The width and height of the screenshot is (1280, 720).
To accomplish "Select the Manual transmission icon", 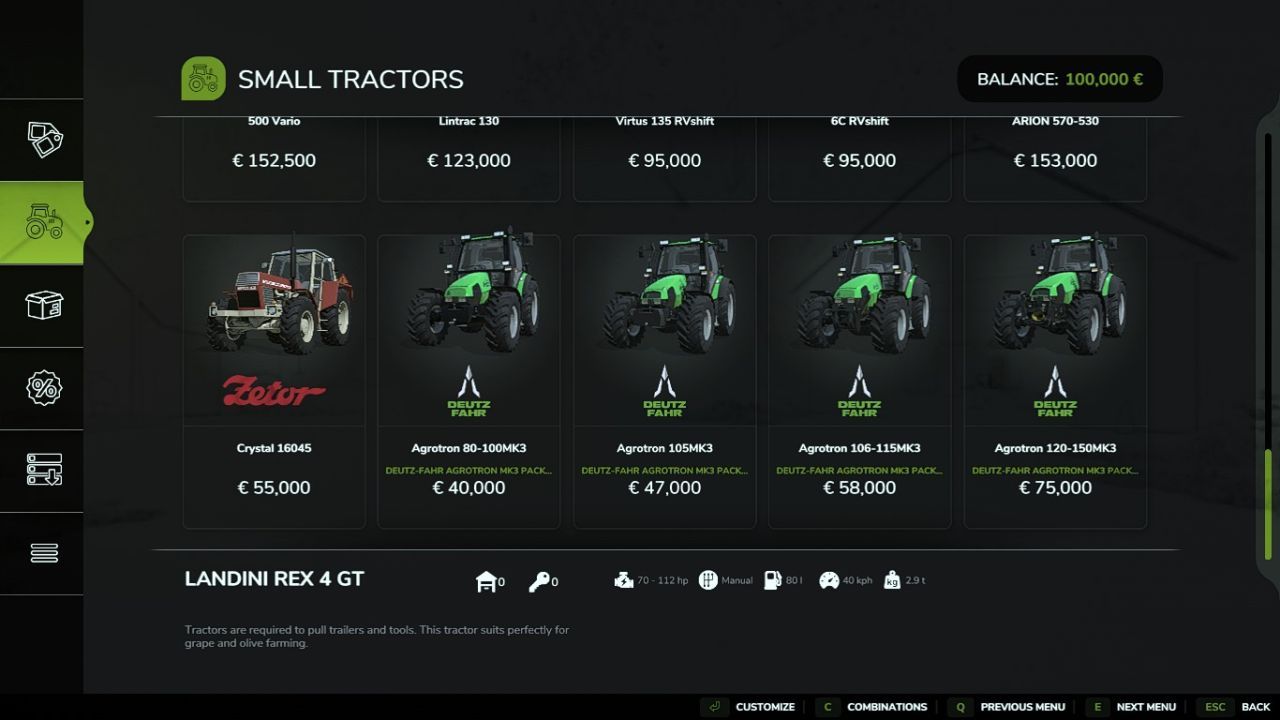I will pyautogui.click(x=709, y=579).
